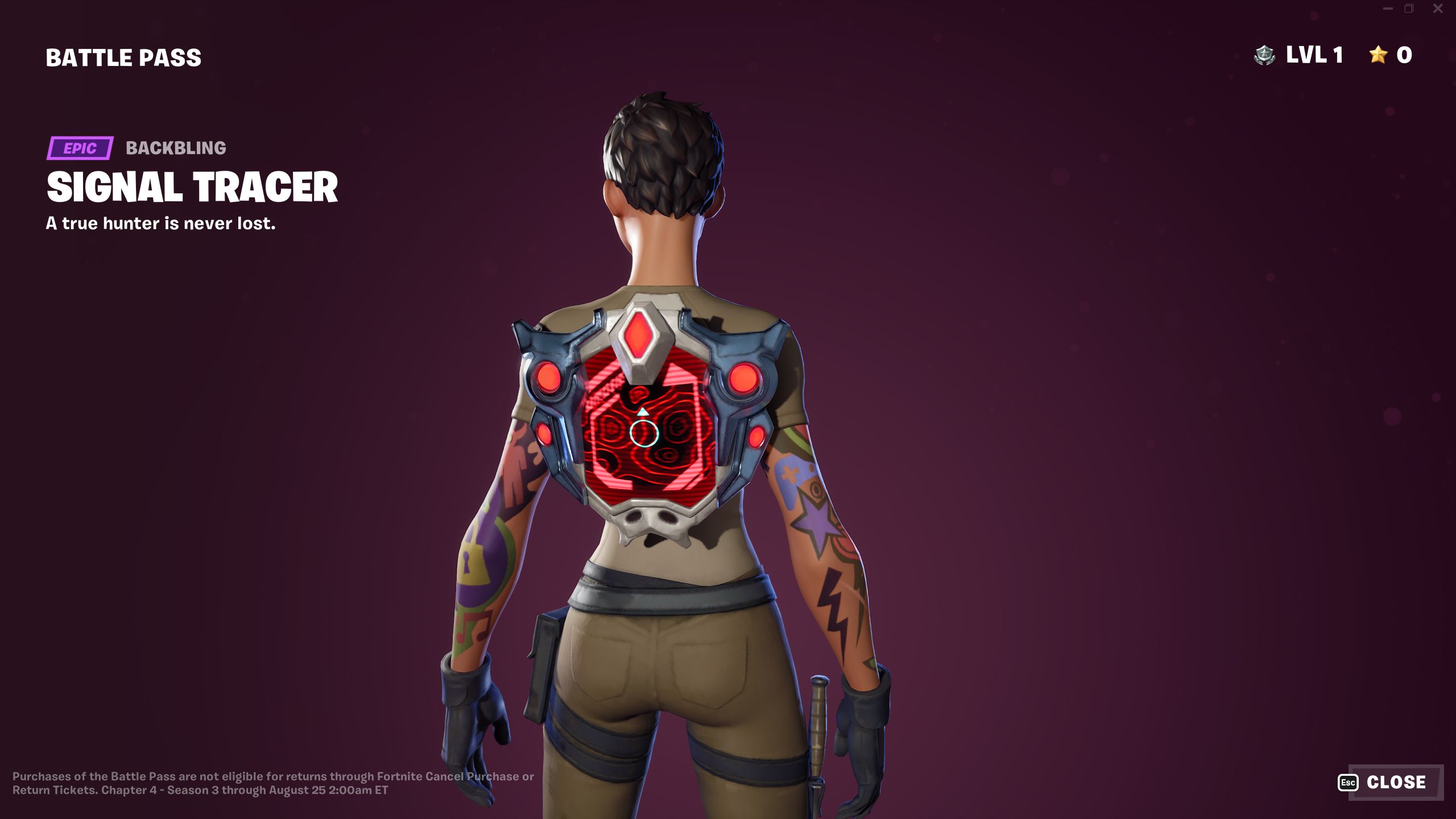Click the BATTLE PASS header

tap(123, 56)
